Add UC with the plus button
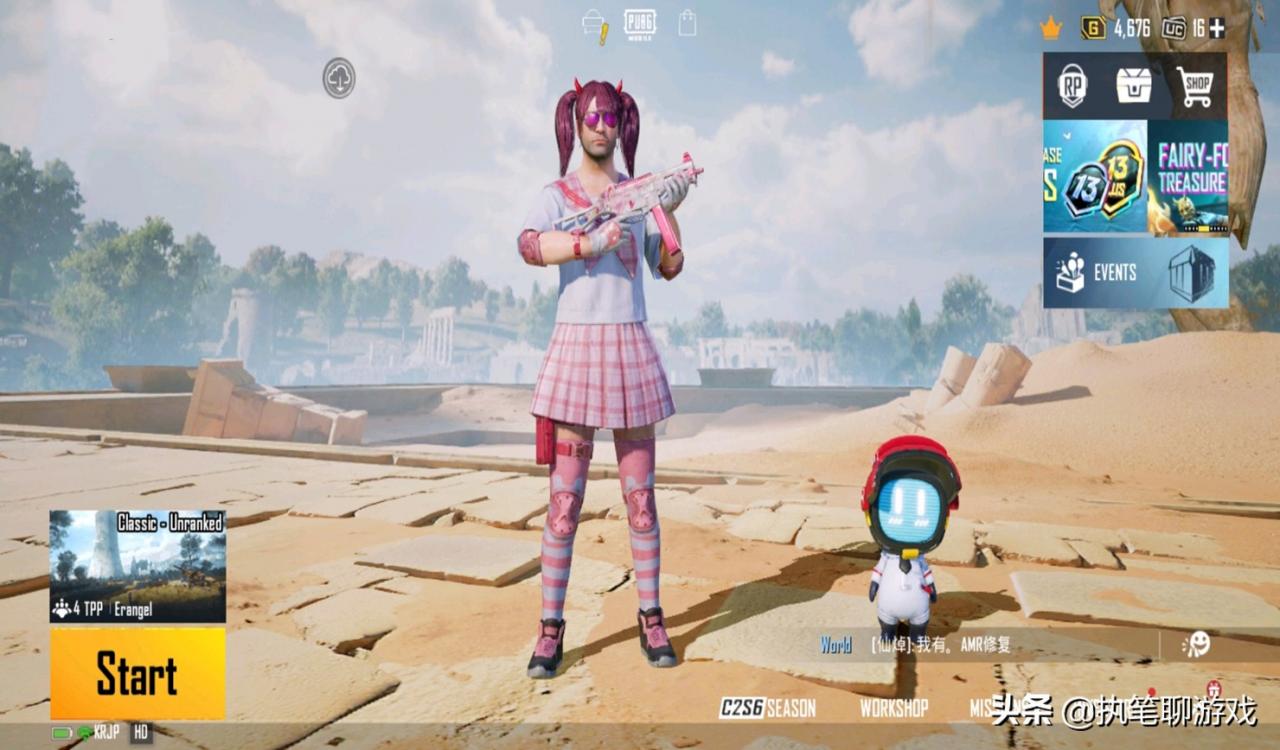The width and height of the screenshot is (1280, 750). 1217,28
